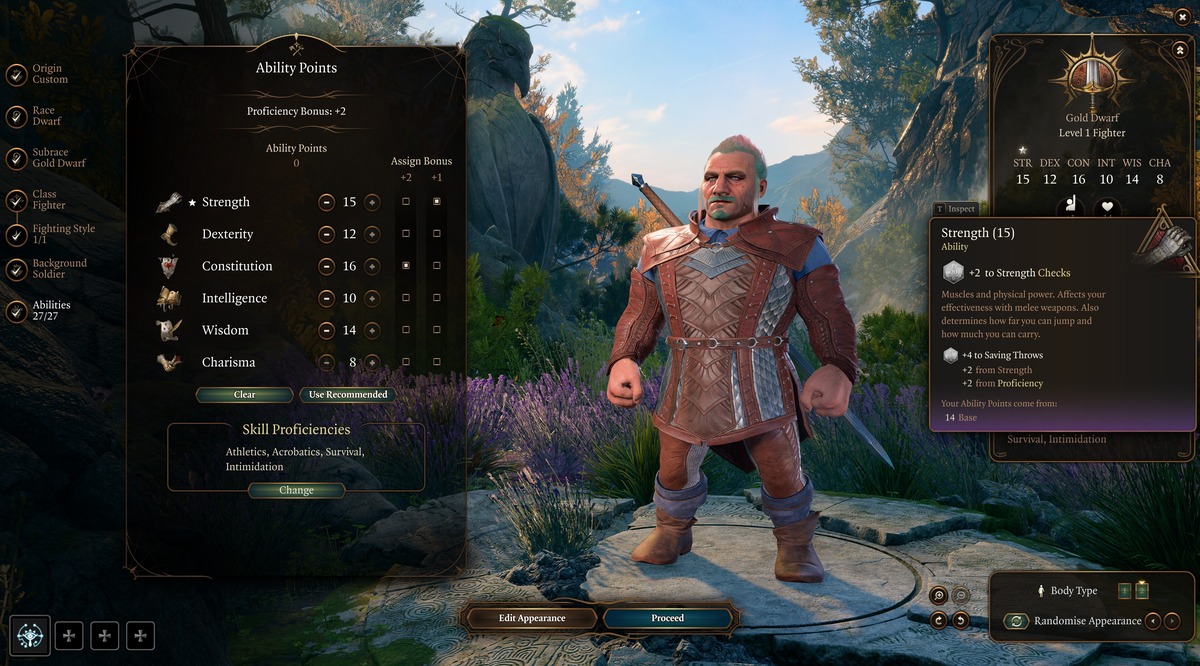Select the highlighted first party member slot
Screen dimensions: 1200x666
(x=30, y=635)
